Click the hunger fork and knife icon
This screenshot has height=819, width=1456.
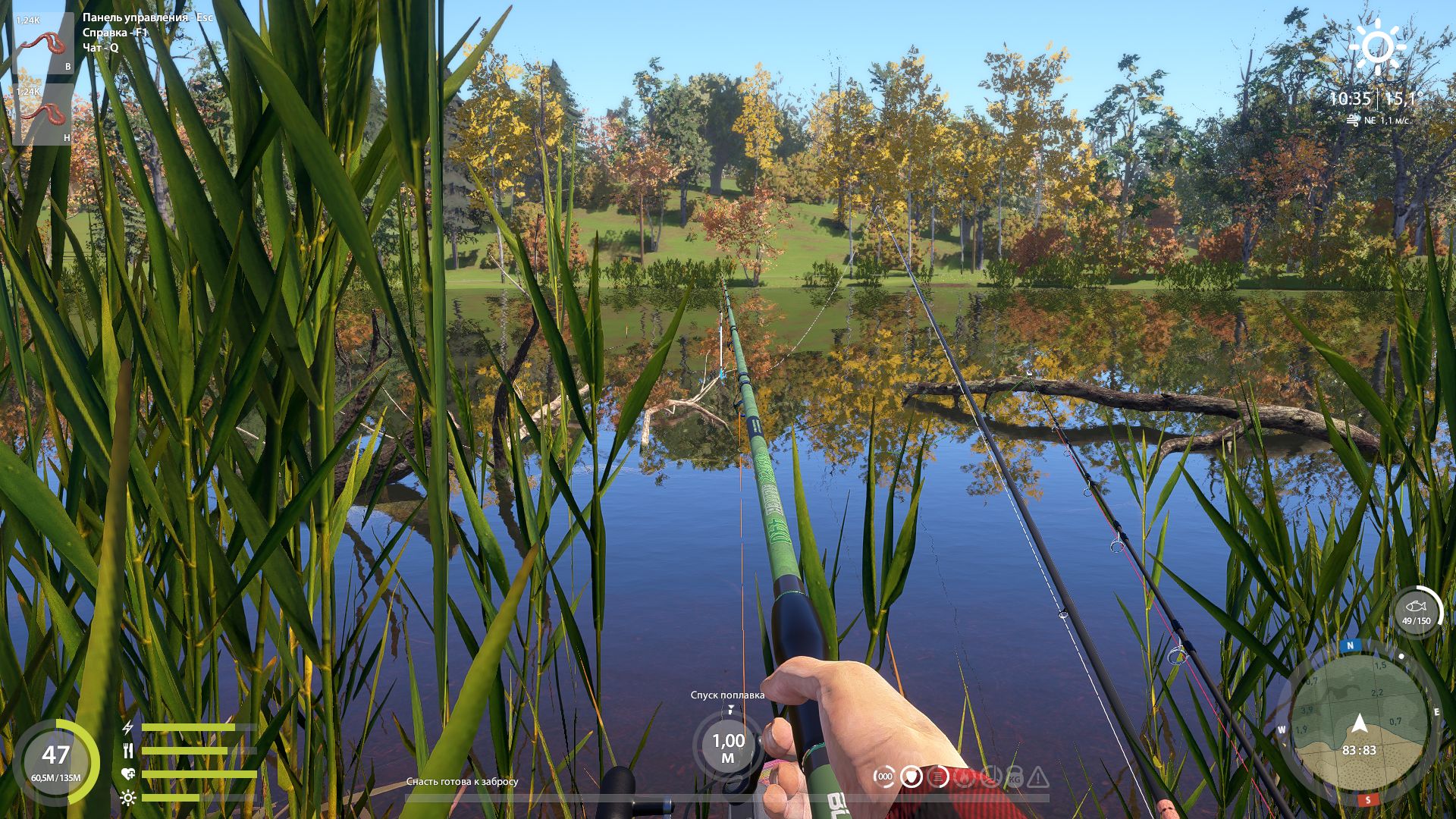[x=127, y=752]
